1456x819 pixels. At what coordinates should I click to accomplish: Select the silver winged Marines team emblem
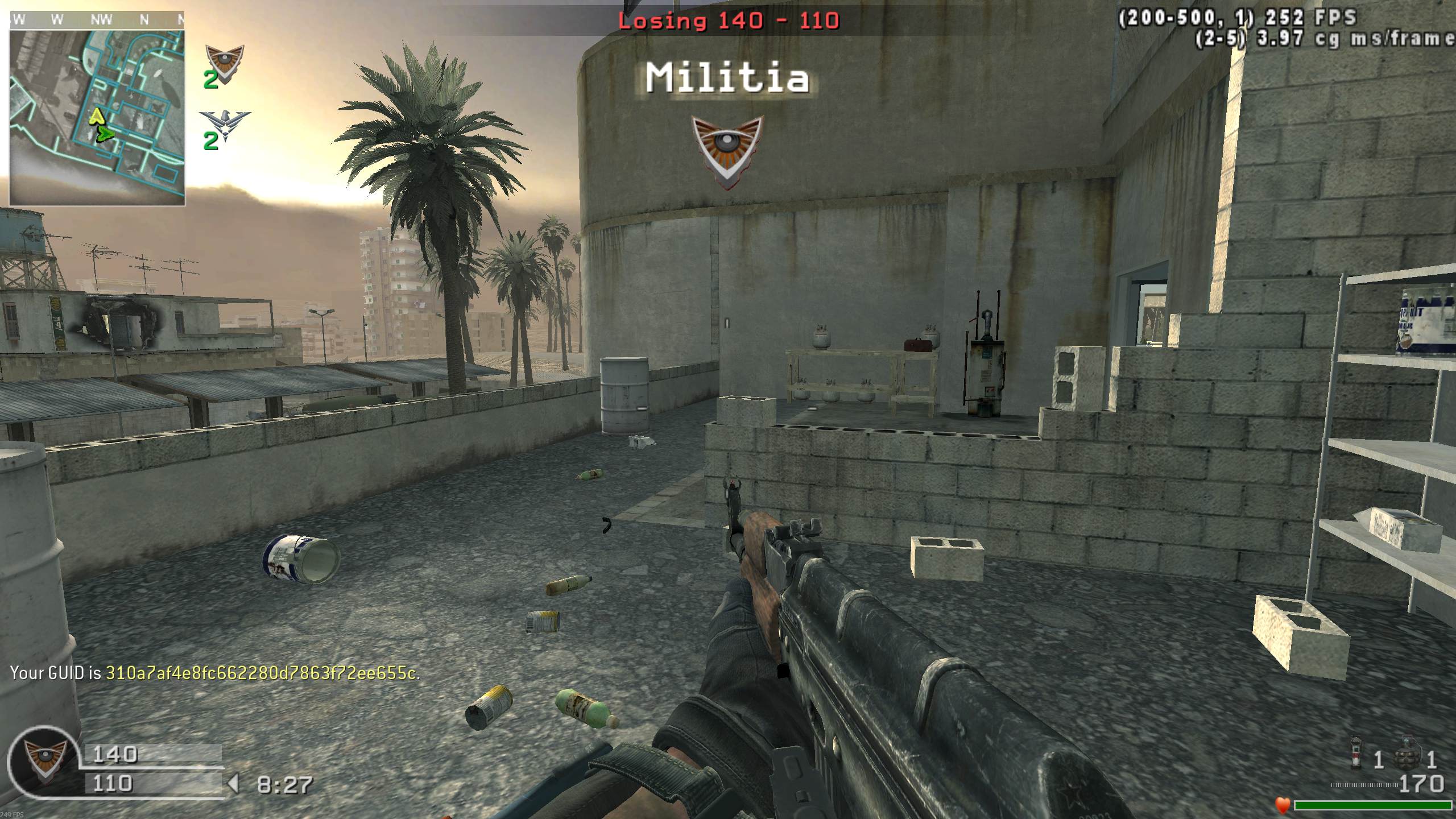point(225,126)
